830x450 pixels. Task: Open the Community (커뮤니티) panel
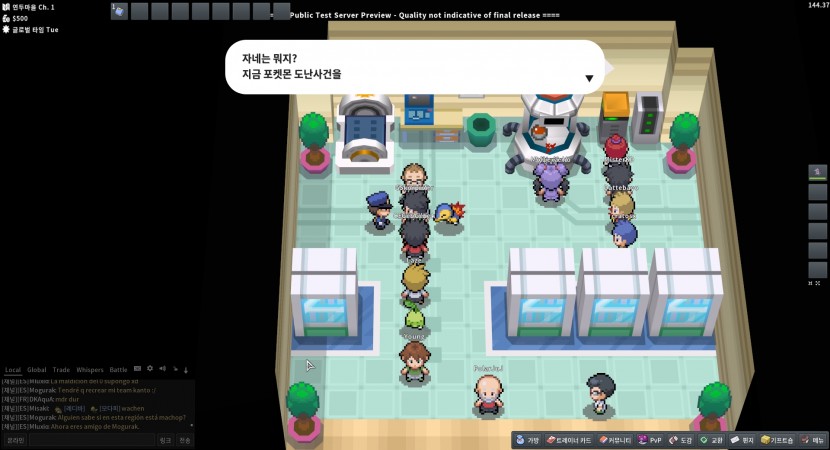pos(616,440)
